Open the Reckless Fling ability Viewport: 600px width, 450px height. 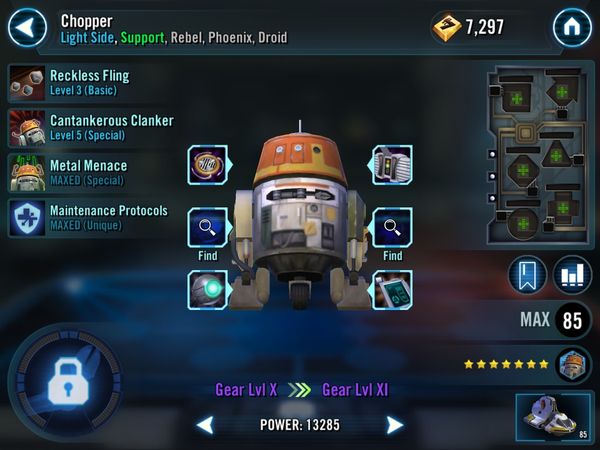pos(90,82)
